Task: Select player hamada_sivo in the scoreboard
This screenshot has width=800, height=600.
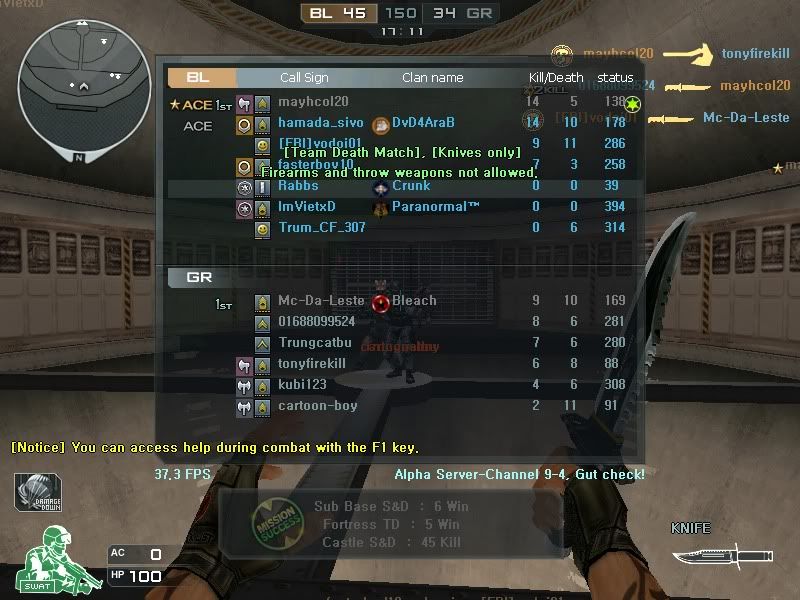Action: pyautogui.click(x=320, y=123)
